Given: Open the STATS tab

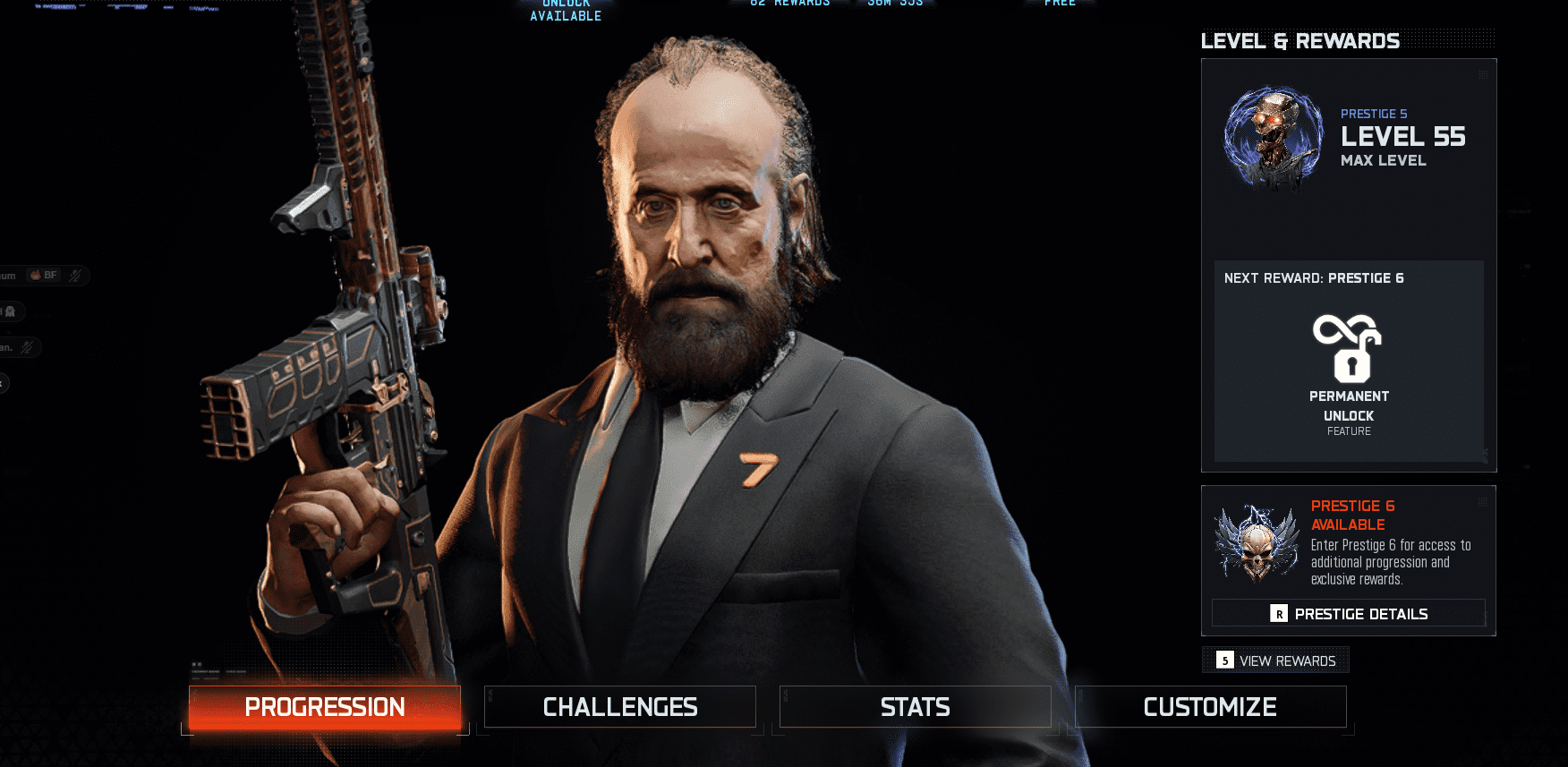Looking at the screenshot, I should coord(915,706).
